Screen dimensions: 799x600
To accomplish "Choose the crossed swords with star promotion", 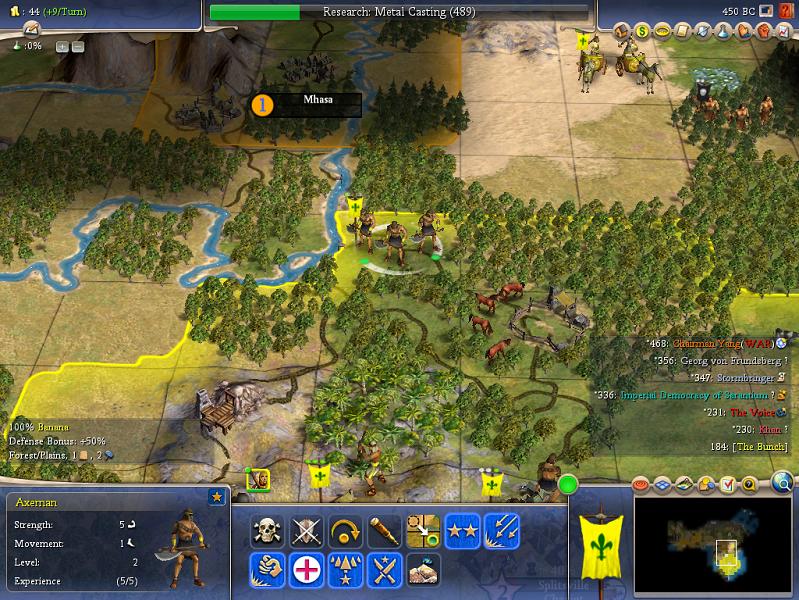I will 384,570.
